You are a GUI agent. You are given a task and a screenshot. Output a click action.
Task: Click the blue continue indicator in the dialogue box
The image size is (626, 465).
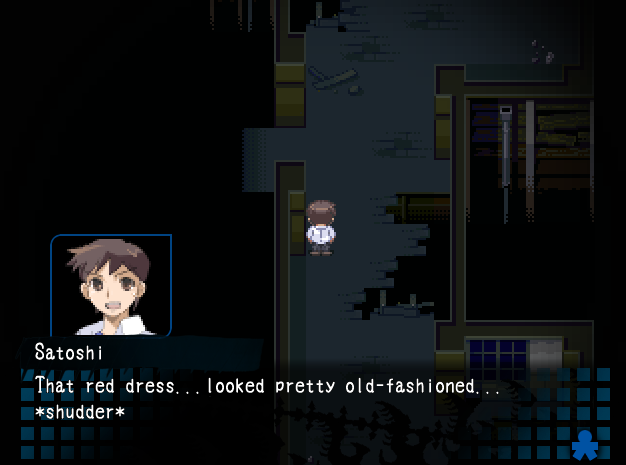tap(584, 443)
